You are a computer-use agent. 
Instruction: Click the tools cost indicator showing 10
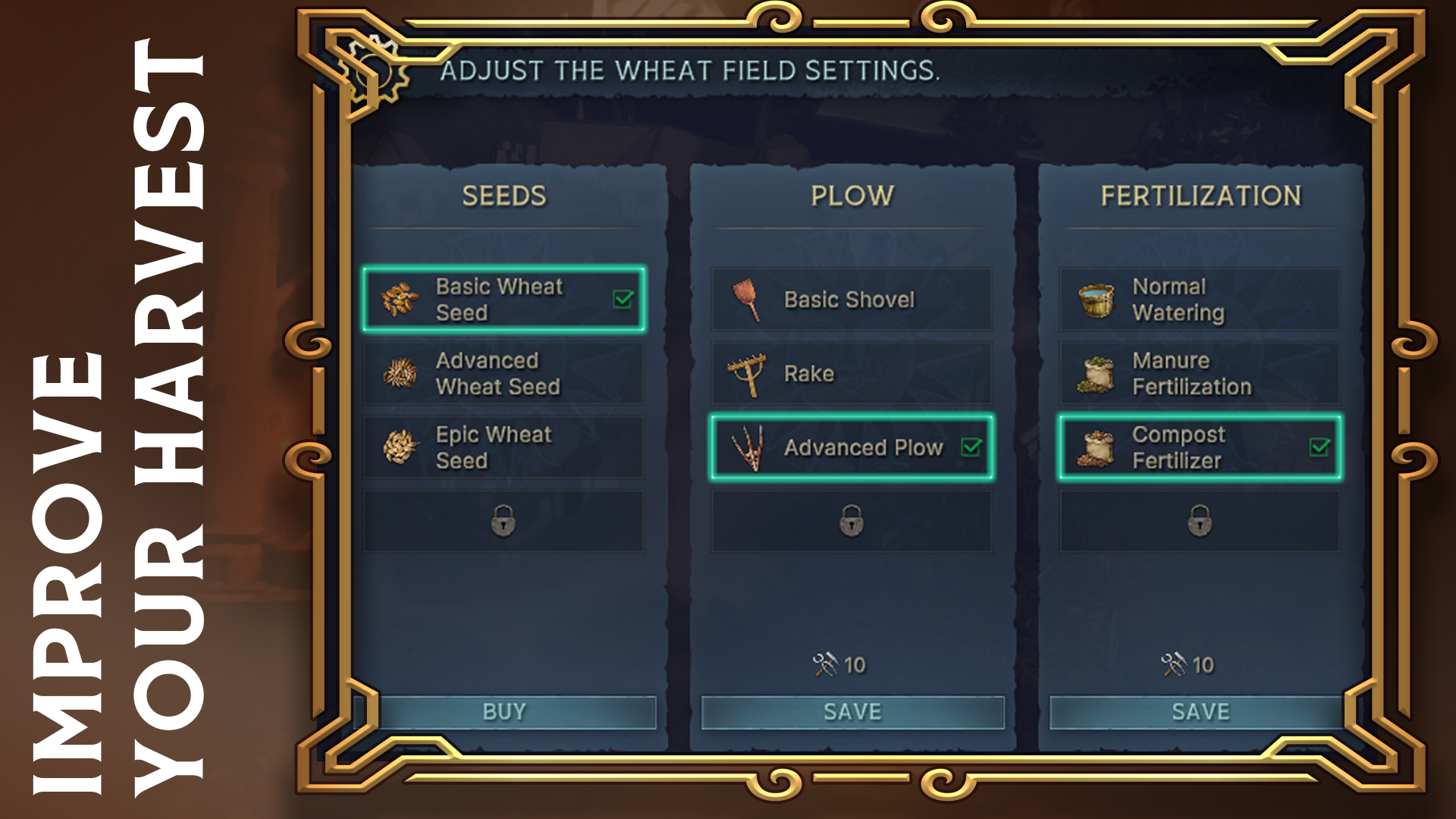pyautogui.click(x=842, y=664)
